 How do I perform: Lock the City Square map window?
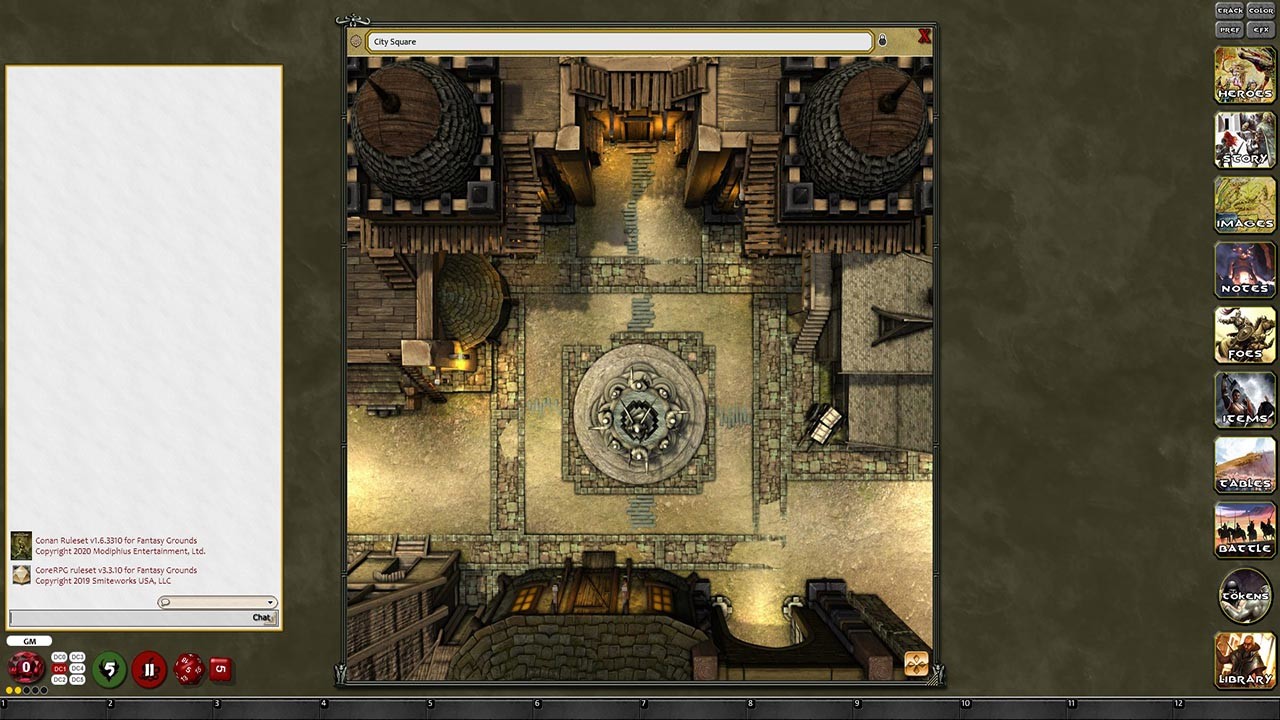coord(882,40)
